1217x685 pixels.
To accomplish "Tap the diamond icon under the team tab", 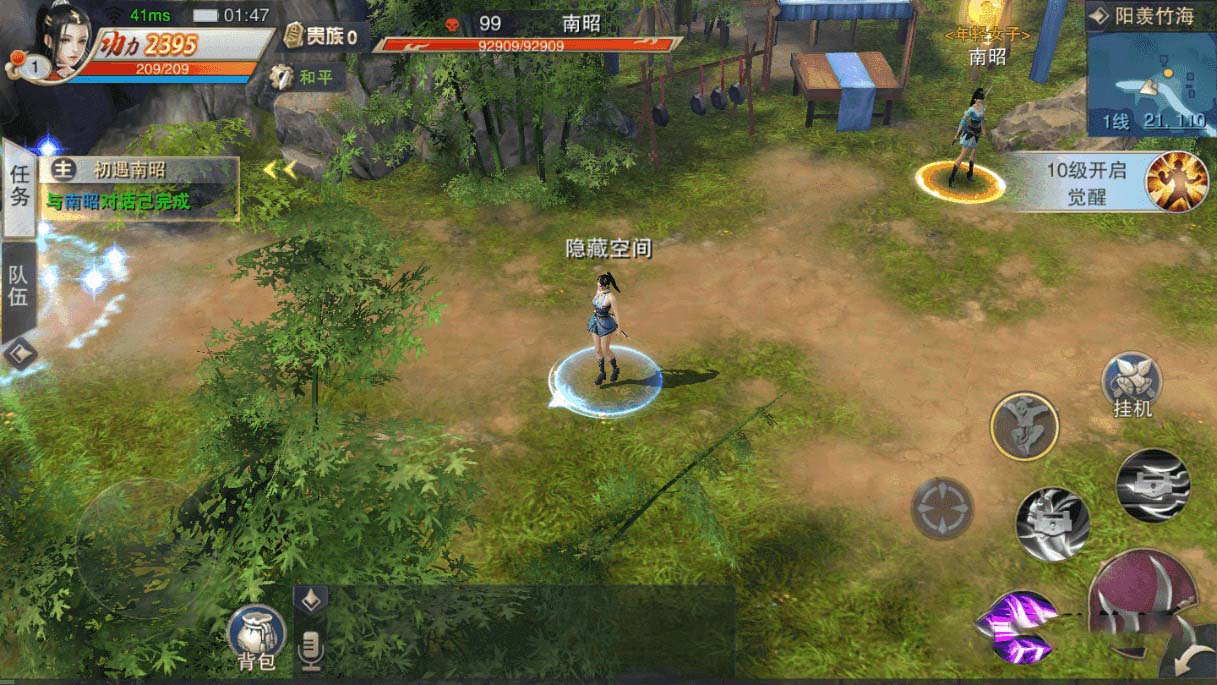I will 19,354.
